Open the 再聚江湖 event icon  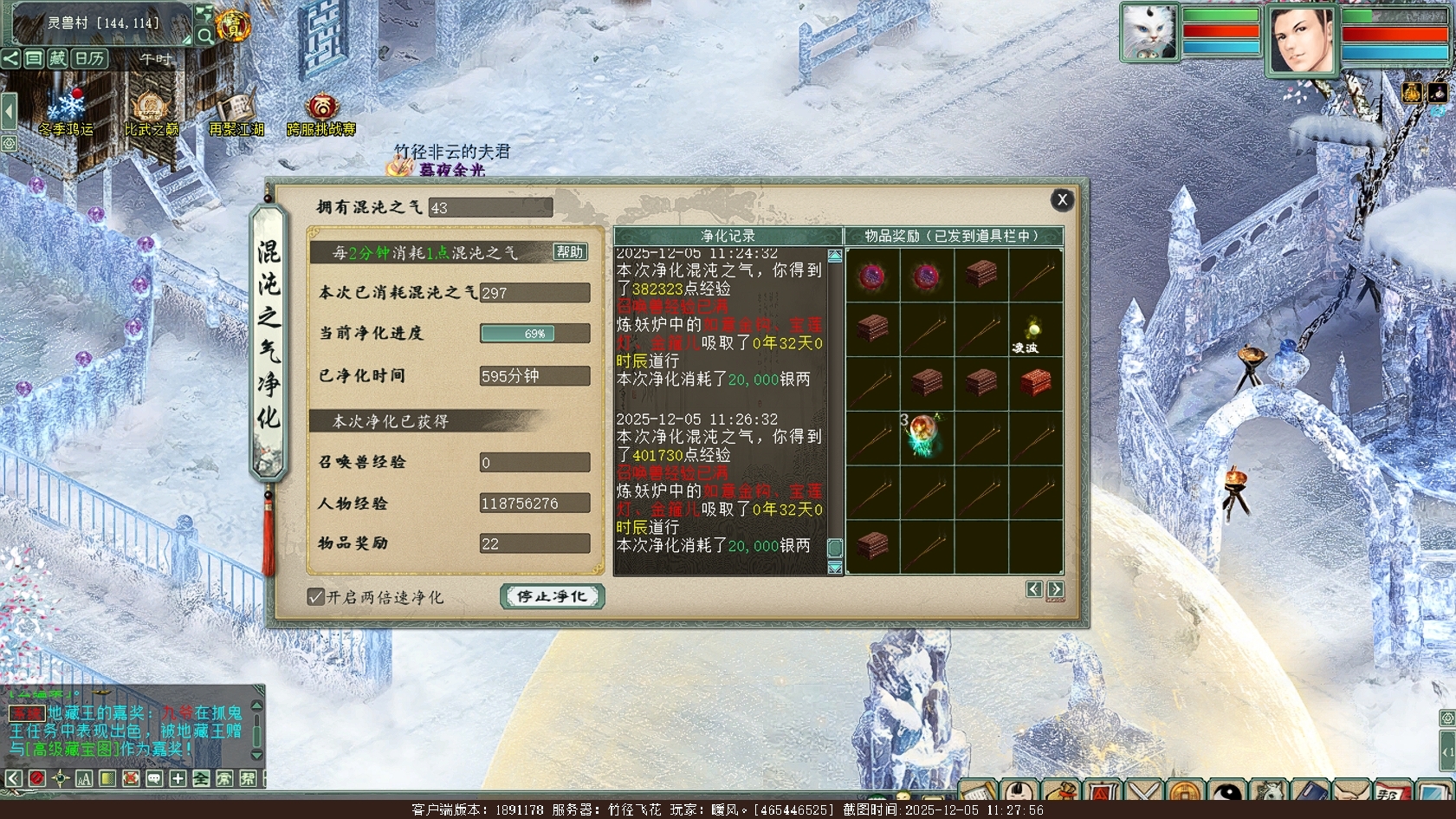pos(236,114)
